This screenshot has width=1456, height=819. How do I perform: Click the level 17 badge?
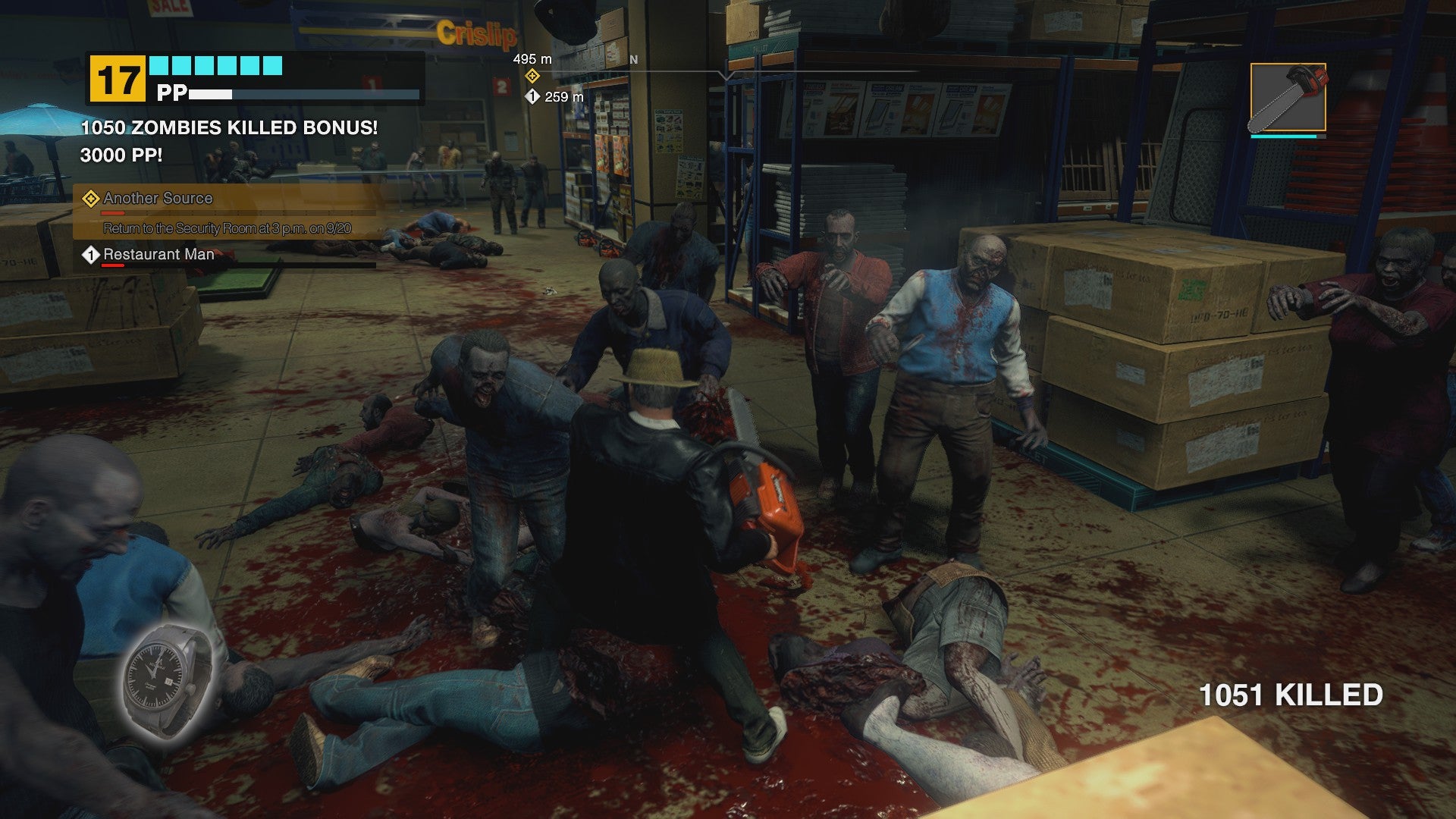tap(118, 80)
